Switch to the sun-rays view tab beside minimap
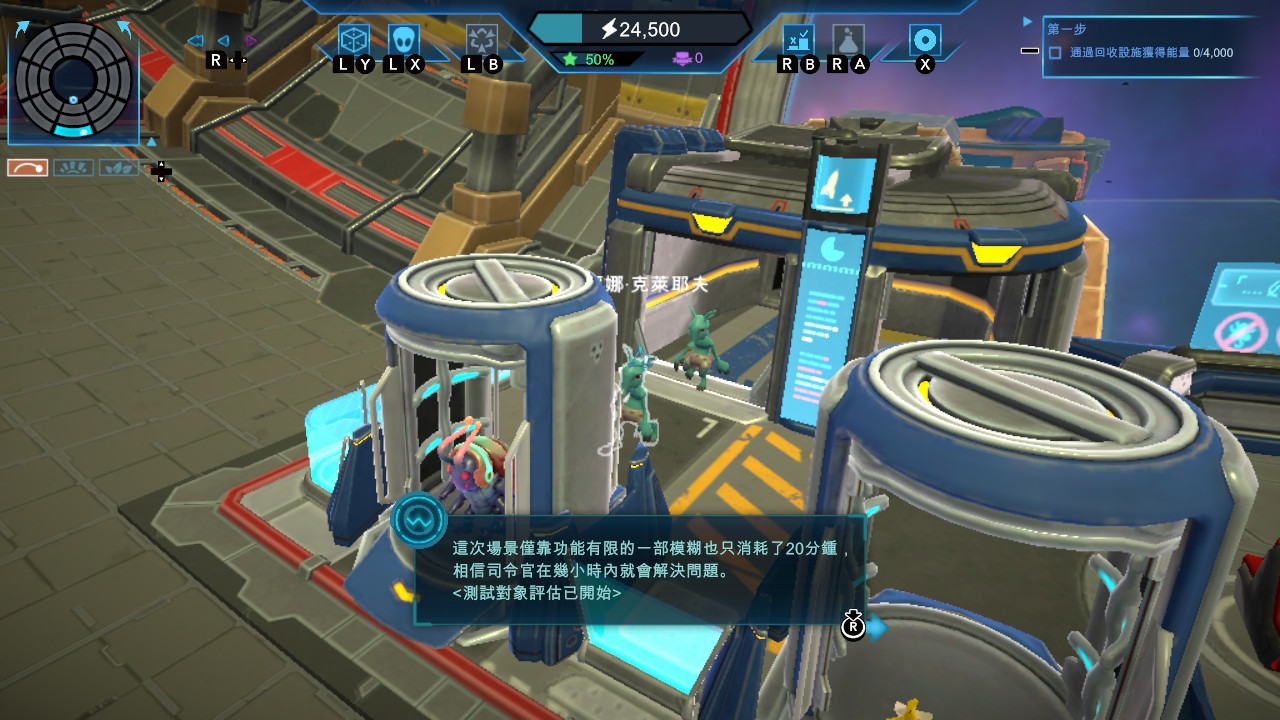The width and height of the screenshot is (1280, 720). [72, 168]
